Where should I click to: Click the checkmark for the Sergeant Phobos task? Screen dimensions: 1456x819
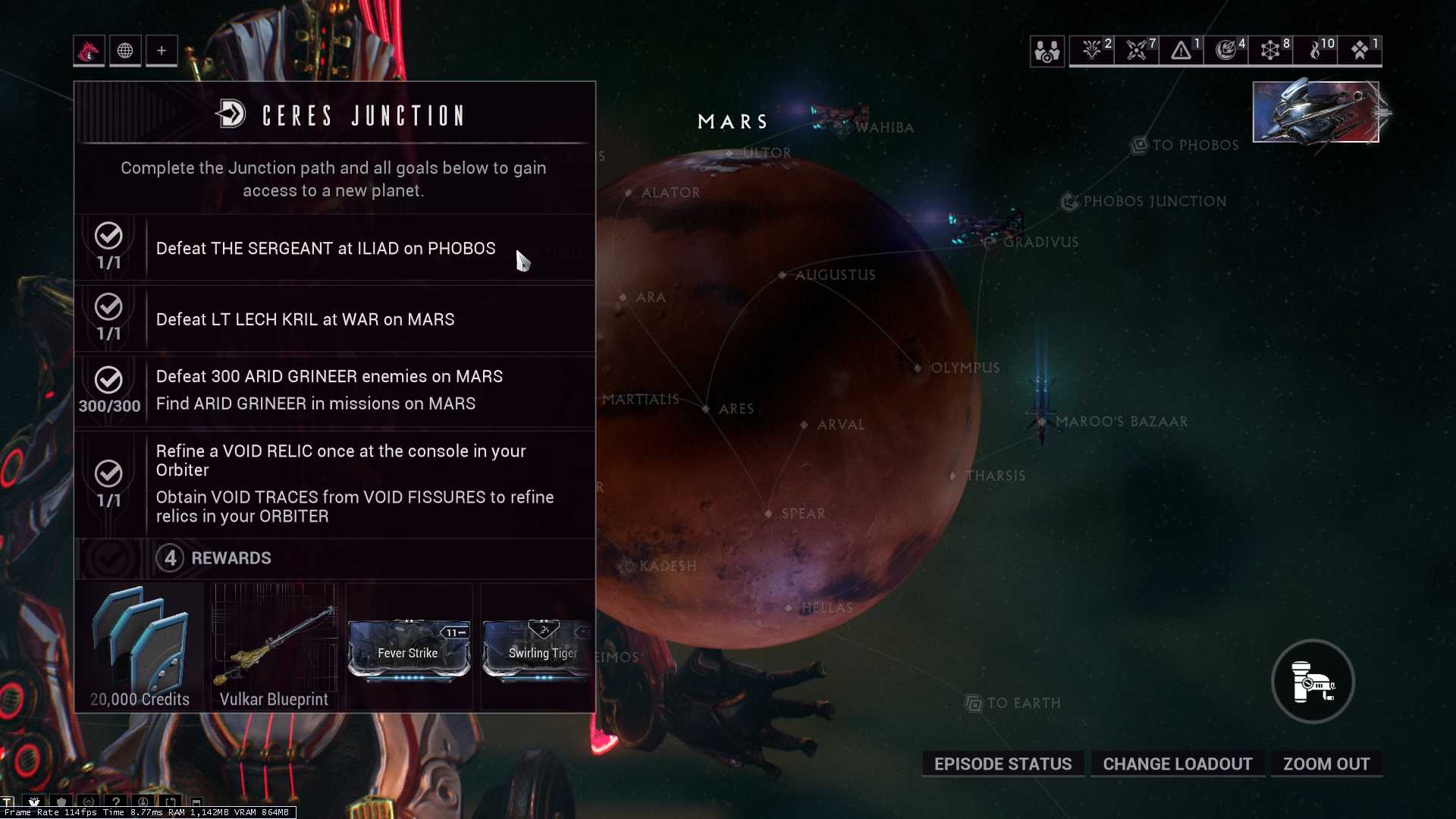pos(109,236)
